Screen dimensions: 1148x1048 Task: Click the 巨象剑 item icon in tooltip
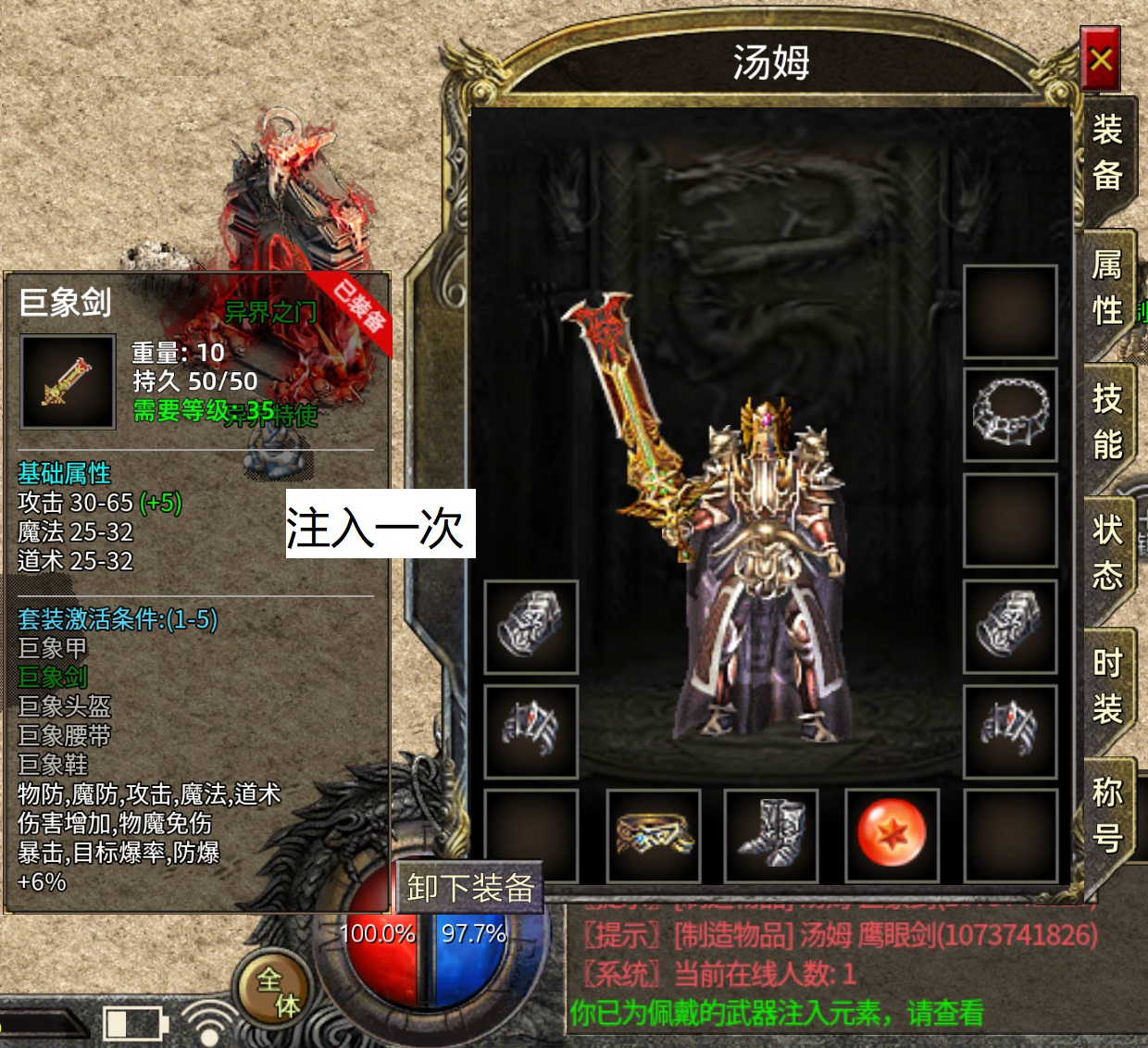[68, 381]
